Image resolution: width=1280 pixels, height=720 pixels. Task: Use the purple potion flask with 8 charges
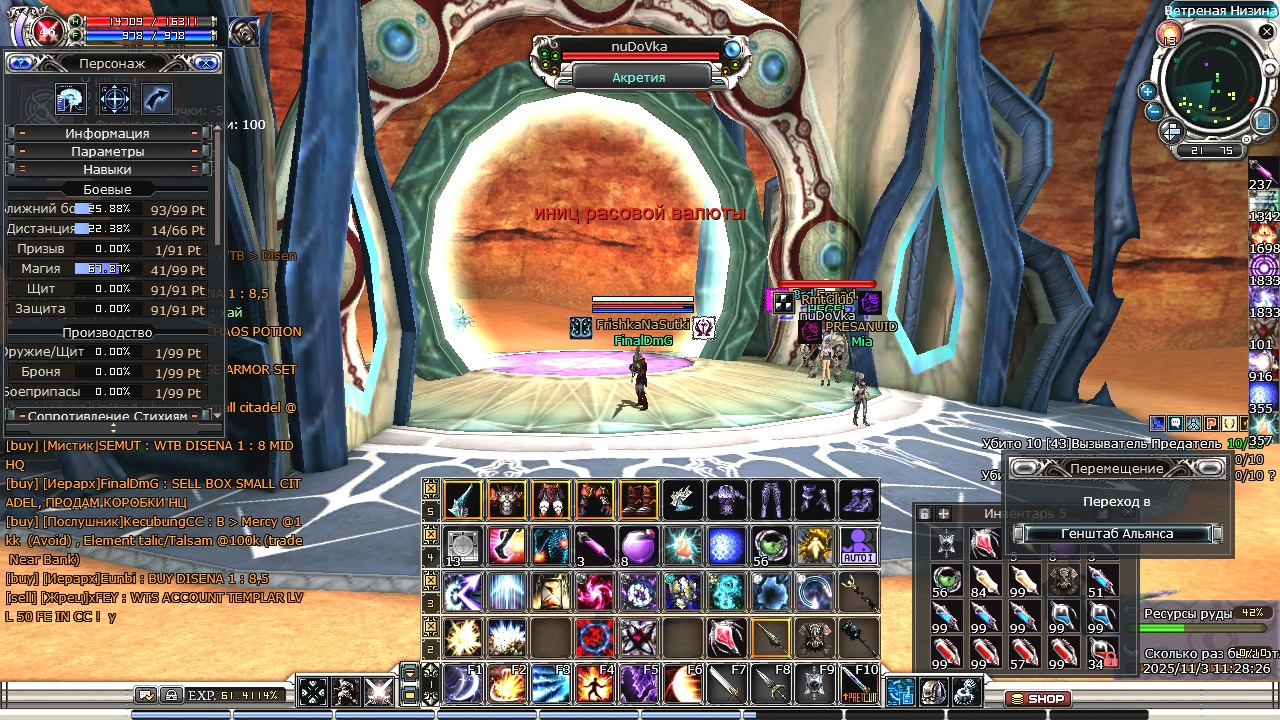pyautogui.click(x=639, y=545)
